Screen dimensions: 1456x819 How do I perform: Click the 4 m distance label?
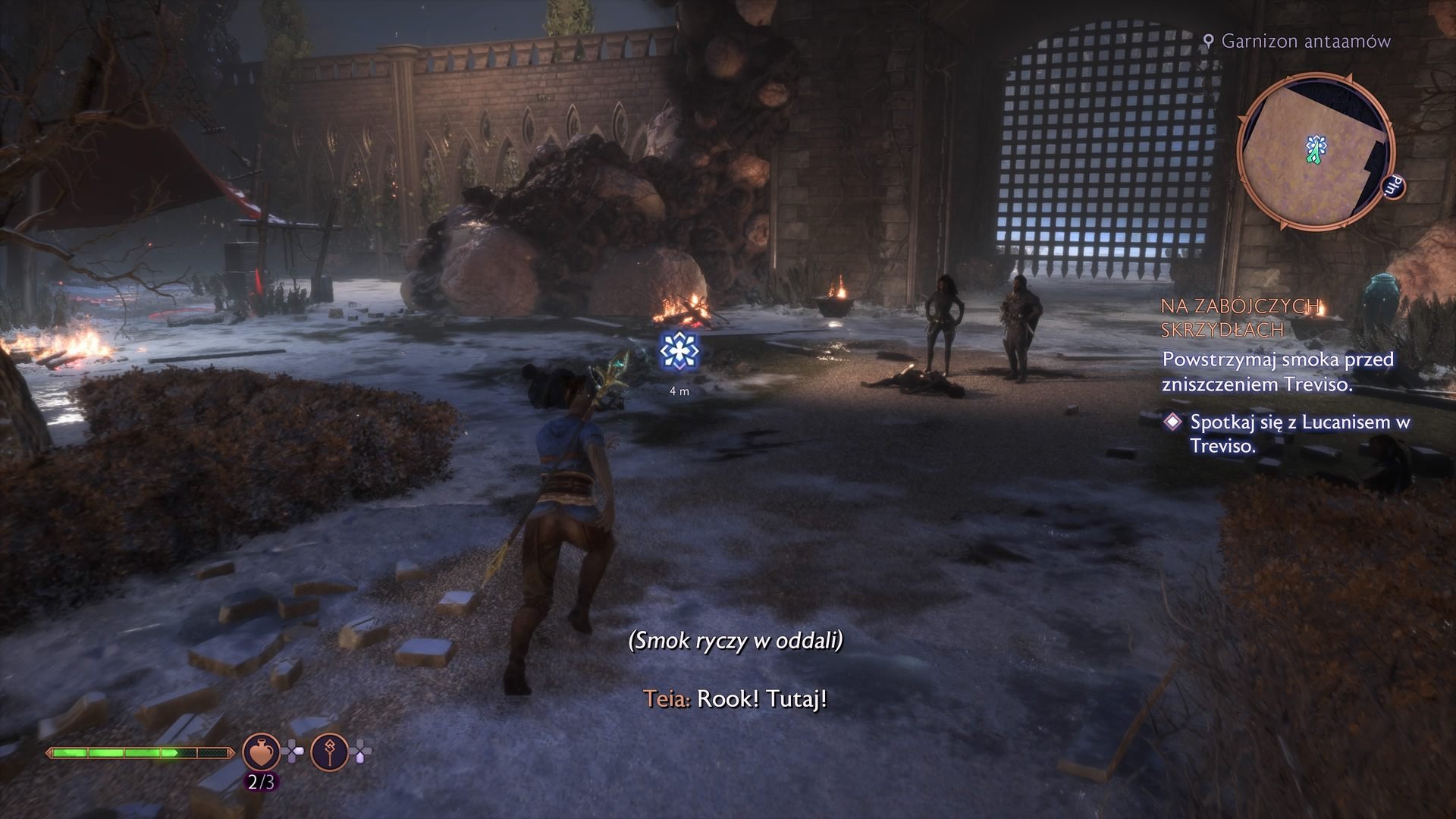[x=679, y=391]
